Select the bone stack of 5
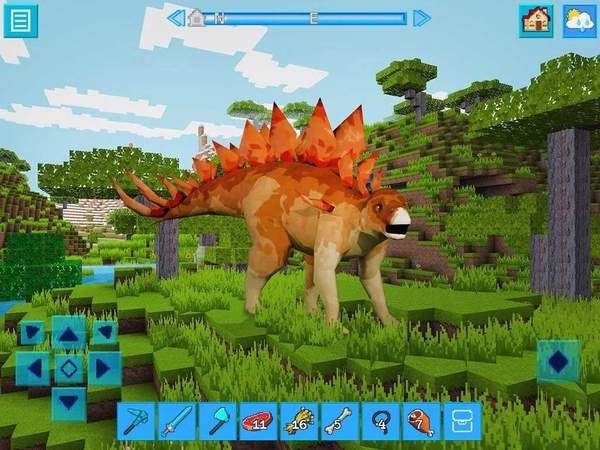This screenshot has width=600, height=450. 340,421
